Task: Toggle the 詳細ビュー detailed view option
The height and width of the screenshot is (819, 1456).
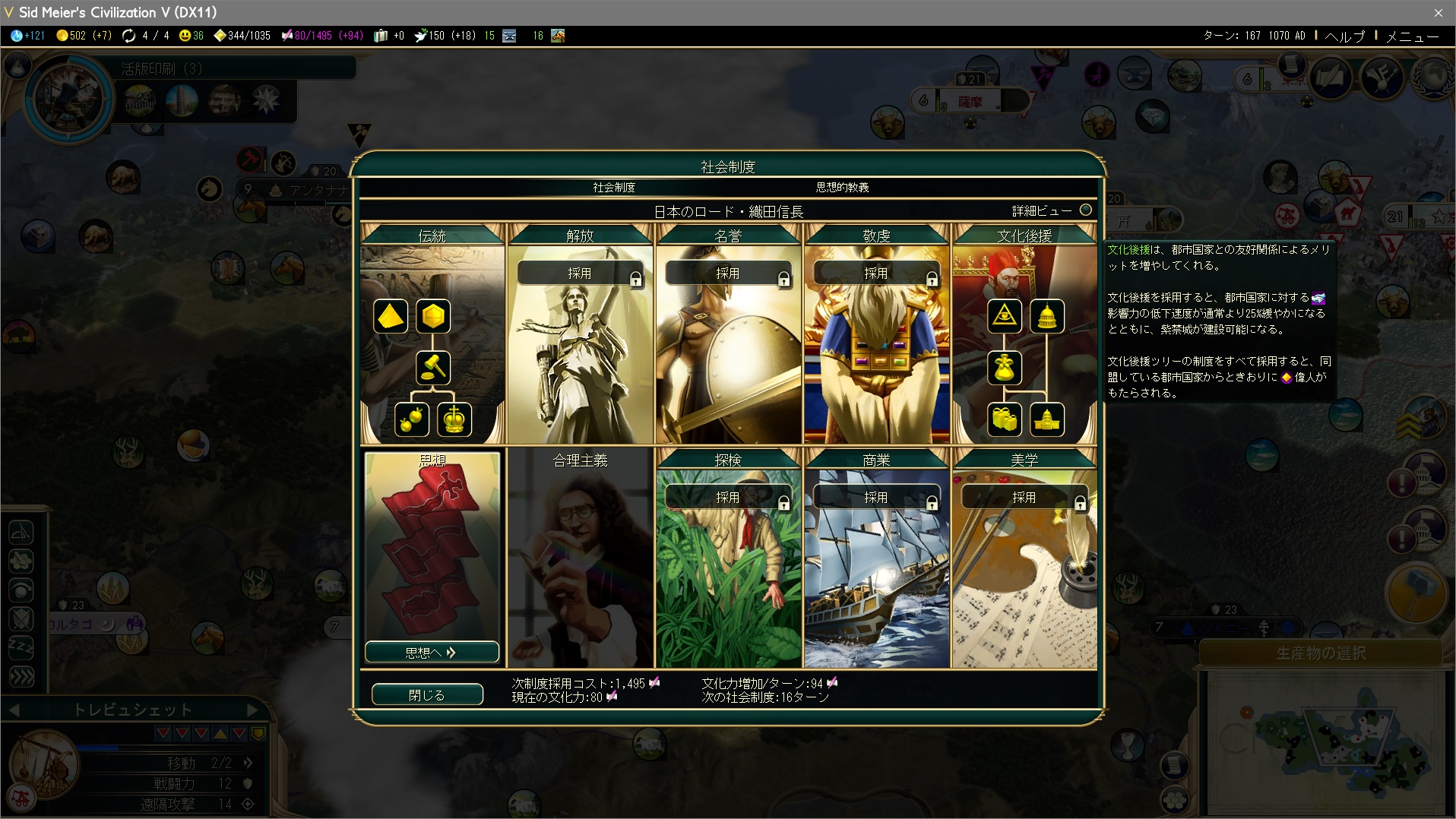Action: click(x=1086, y=210)
